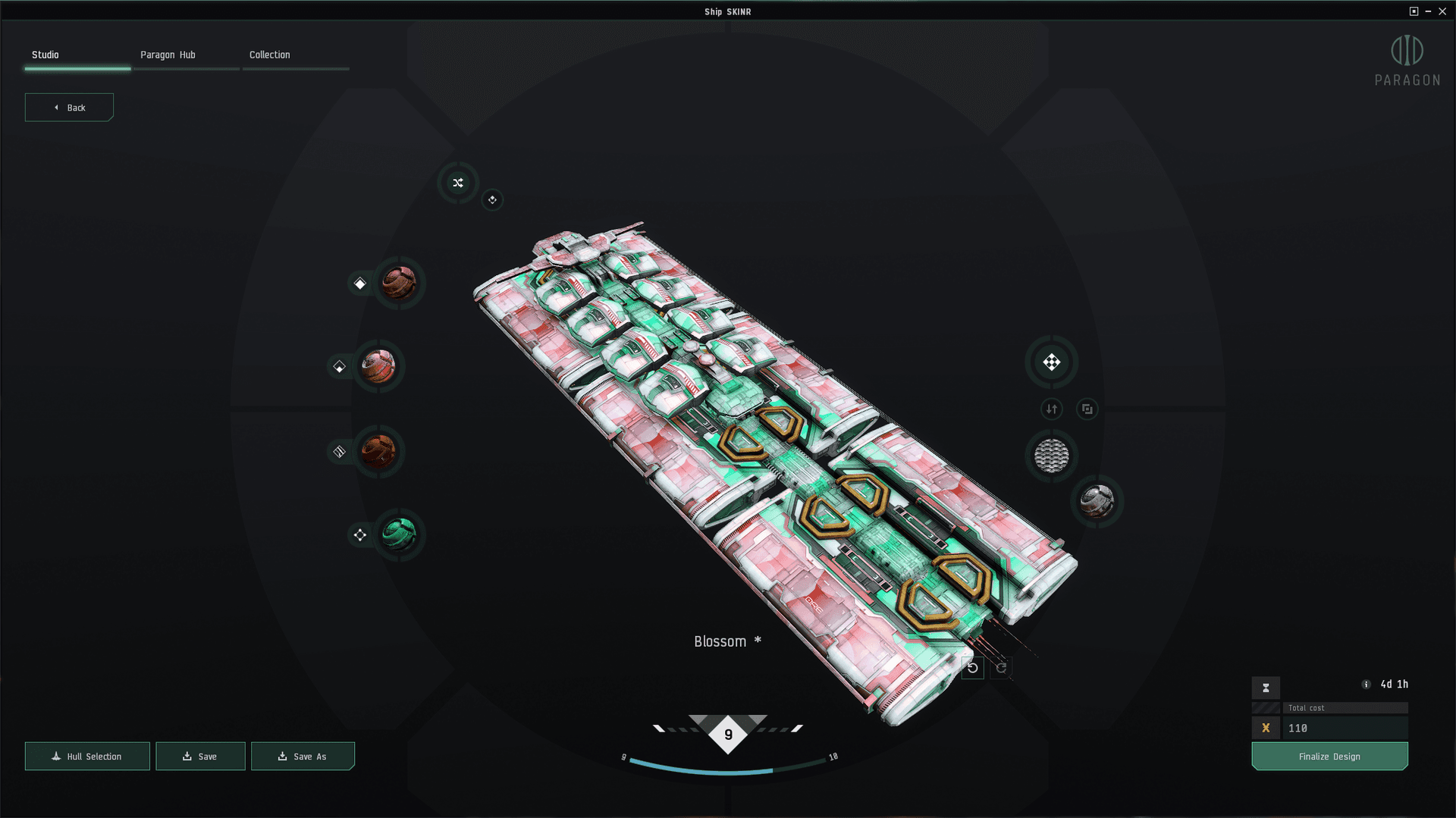Undo the last design change
This screenshot has height=818, width=1456.
(x=972, y=668)
